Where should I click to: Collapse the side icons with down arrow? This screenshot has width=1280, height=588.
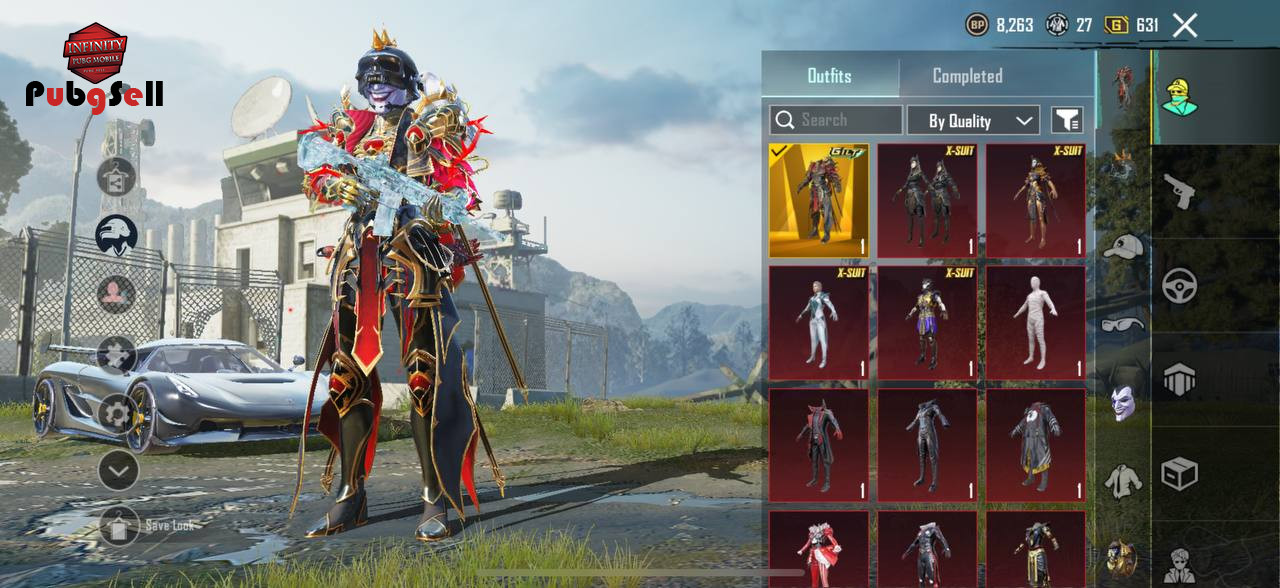point(118,470)
